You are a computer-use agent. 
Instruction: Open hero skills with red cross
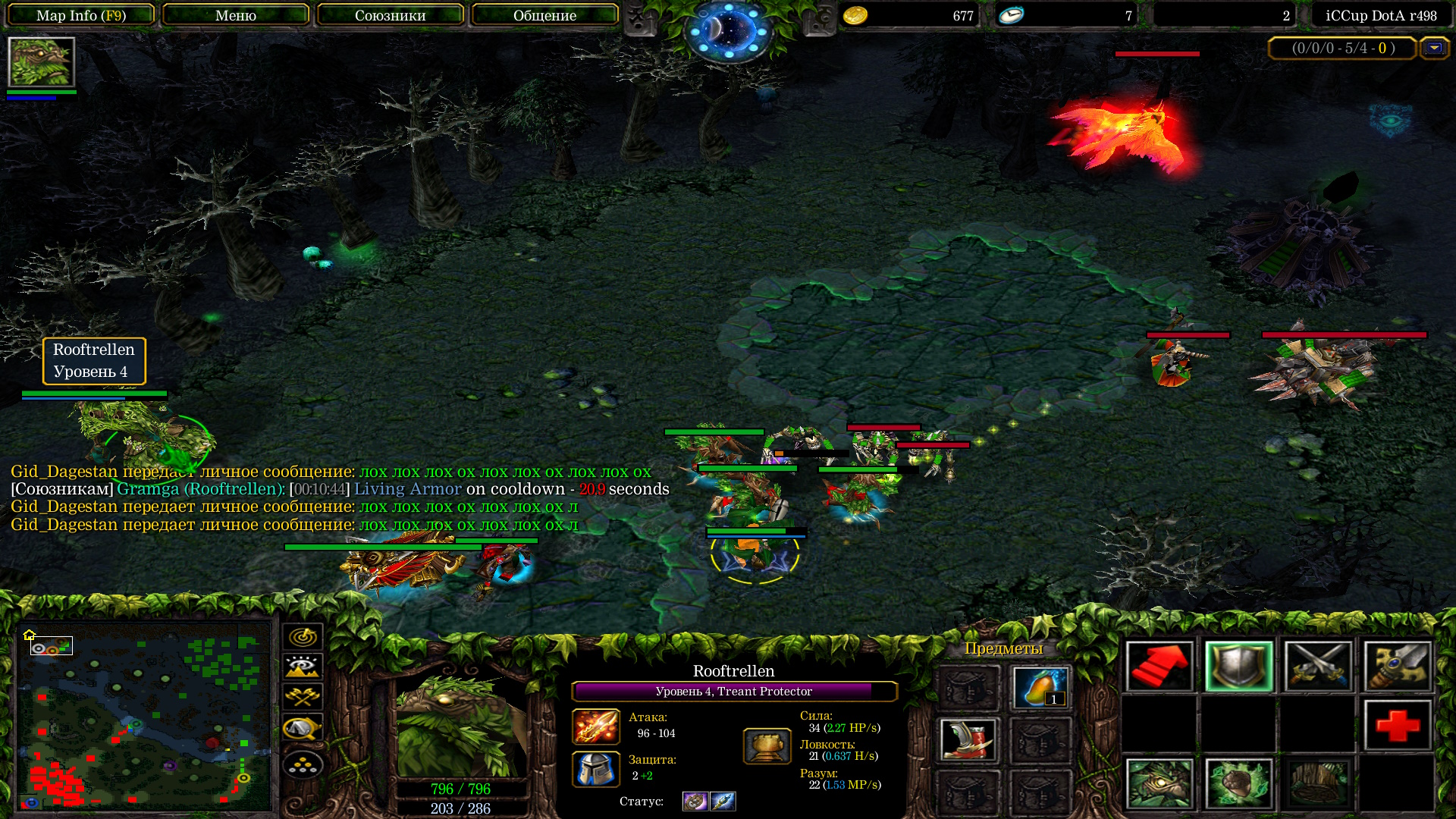pyautogui.click(x=1397, y=725)
